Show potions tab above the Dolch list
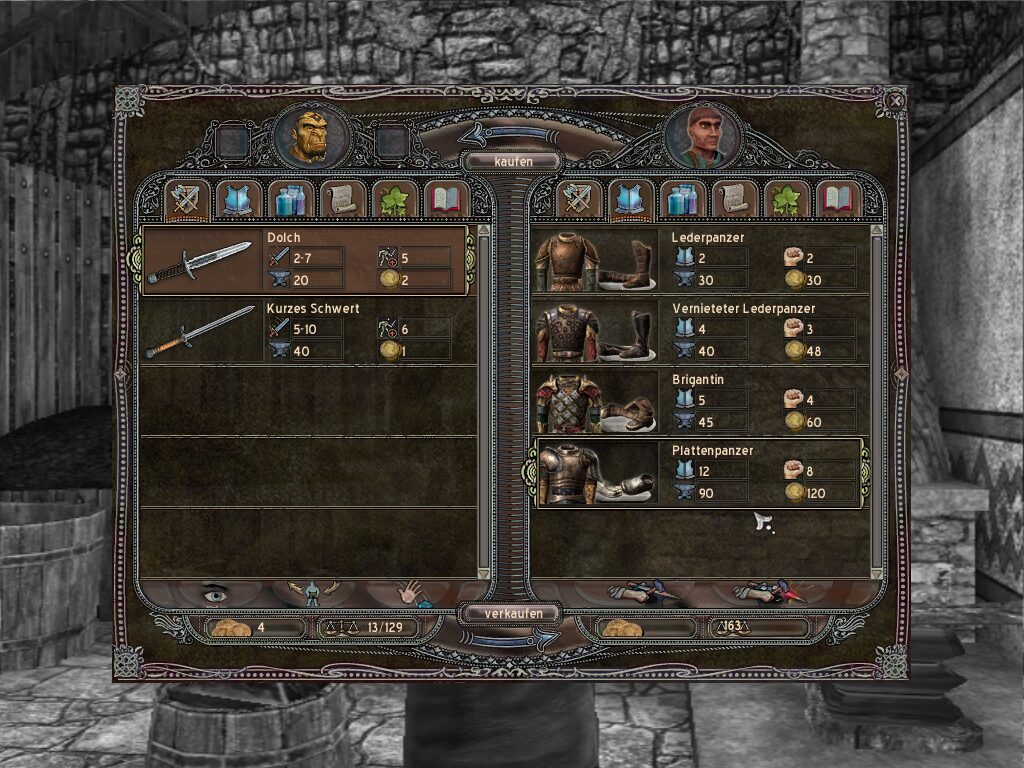This screenshot has width=1024, height=768. coord(291,201)
